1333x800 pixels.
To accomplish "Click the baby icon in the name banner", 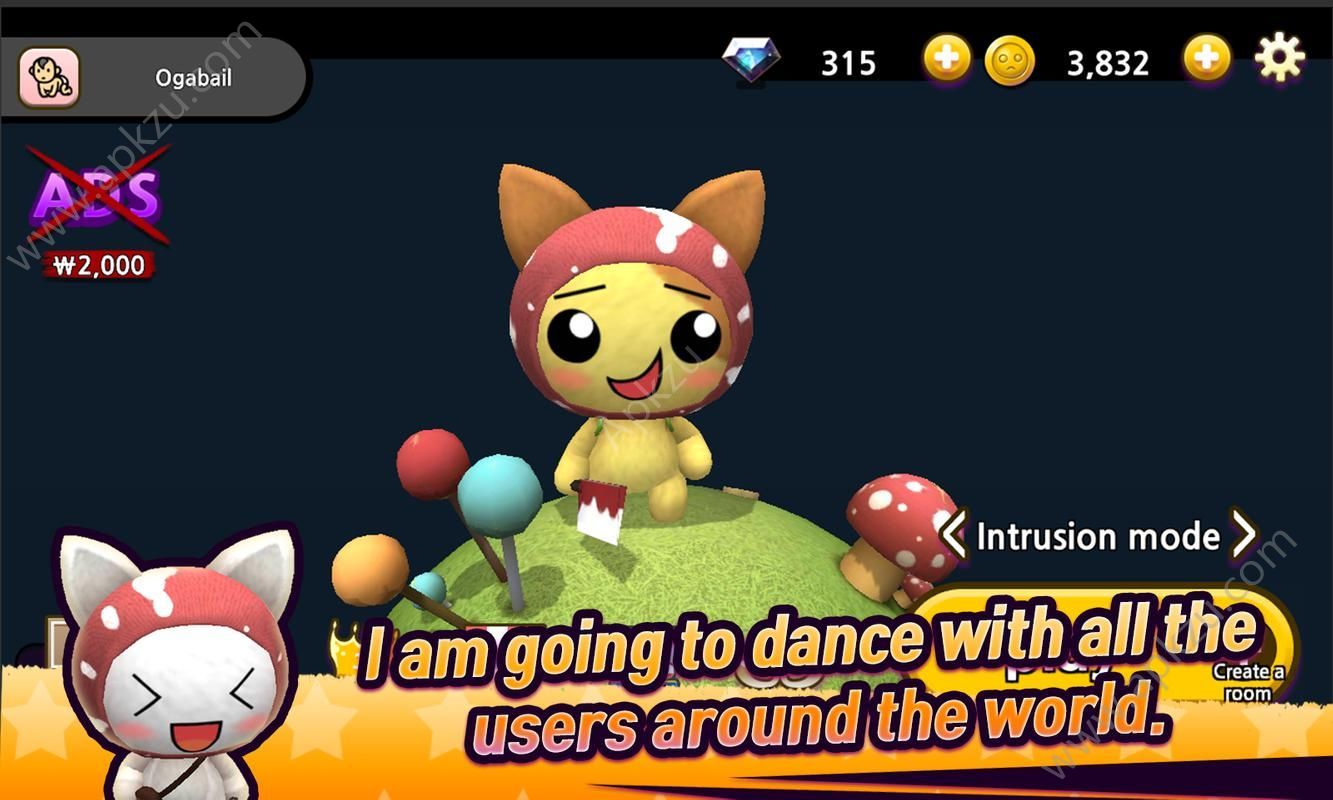I will [47, 76].
